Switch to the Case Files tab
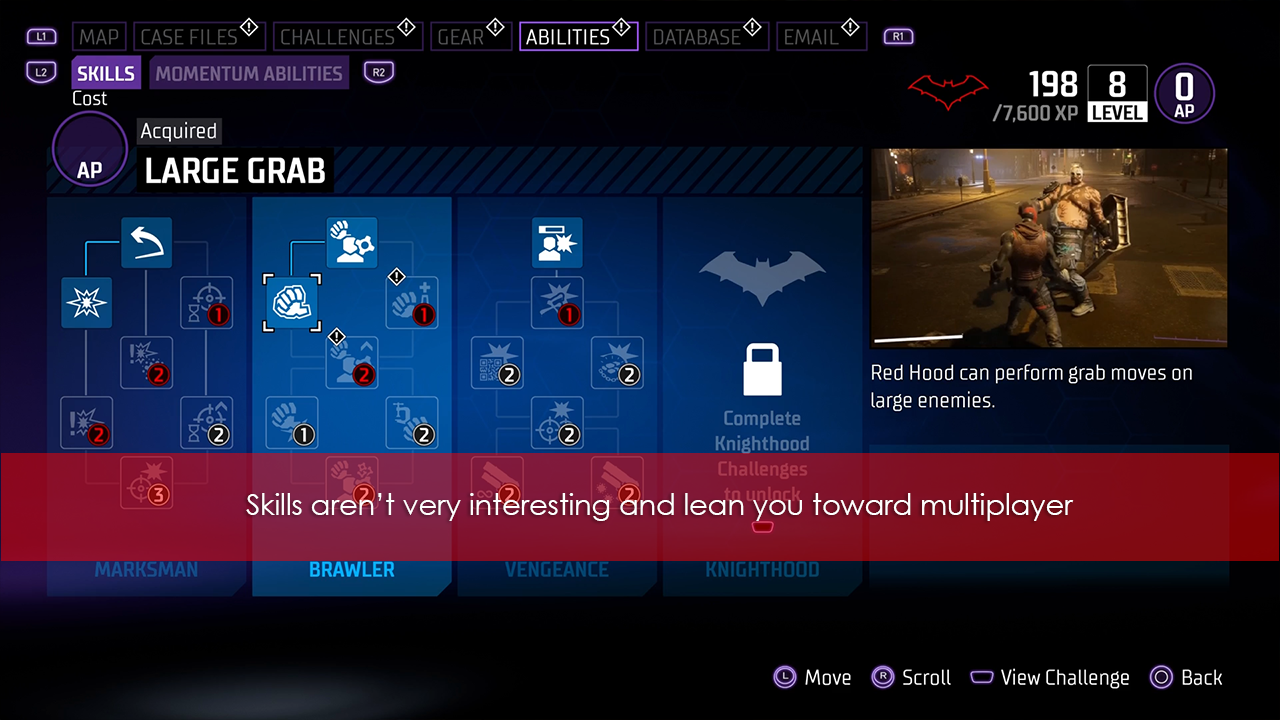Viewport: 1280px width, 720px height. [189, 37]
